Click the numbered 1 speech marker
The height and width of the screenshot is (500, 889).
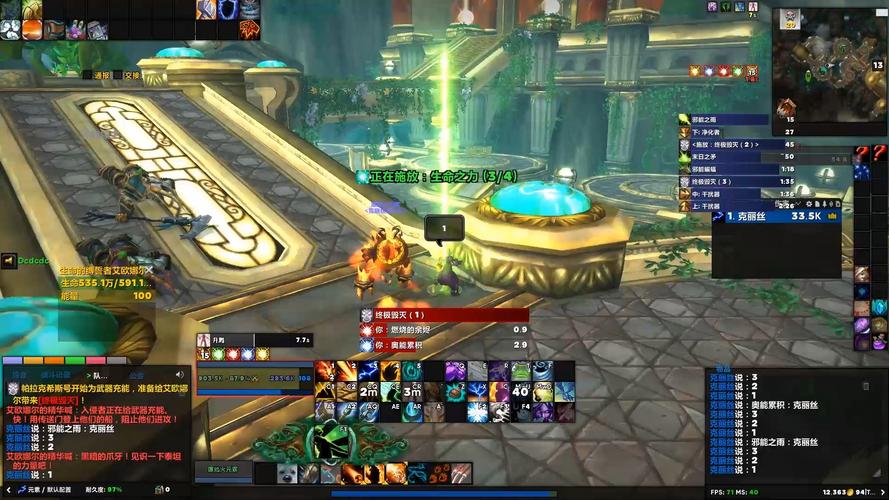443,229
